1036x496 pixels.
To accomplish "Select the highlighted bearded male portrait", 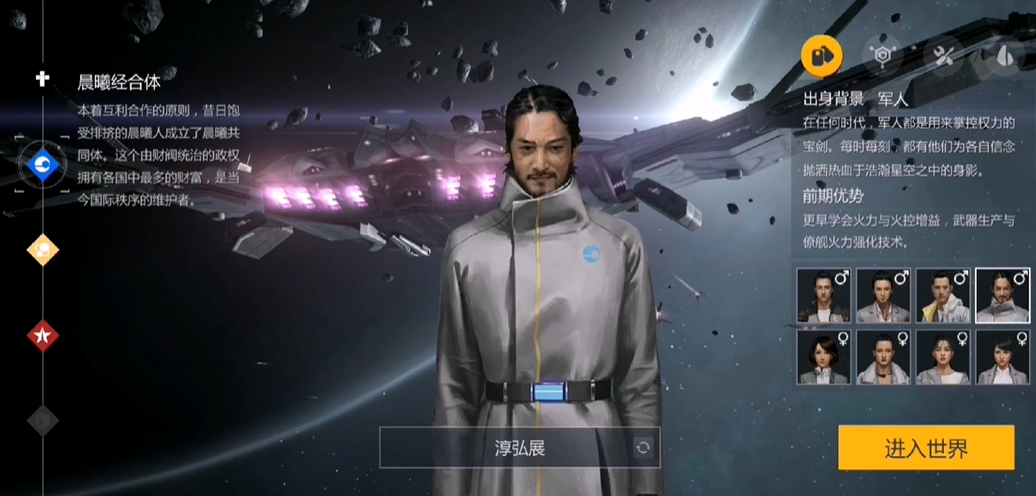I will [1003, 295].
